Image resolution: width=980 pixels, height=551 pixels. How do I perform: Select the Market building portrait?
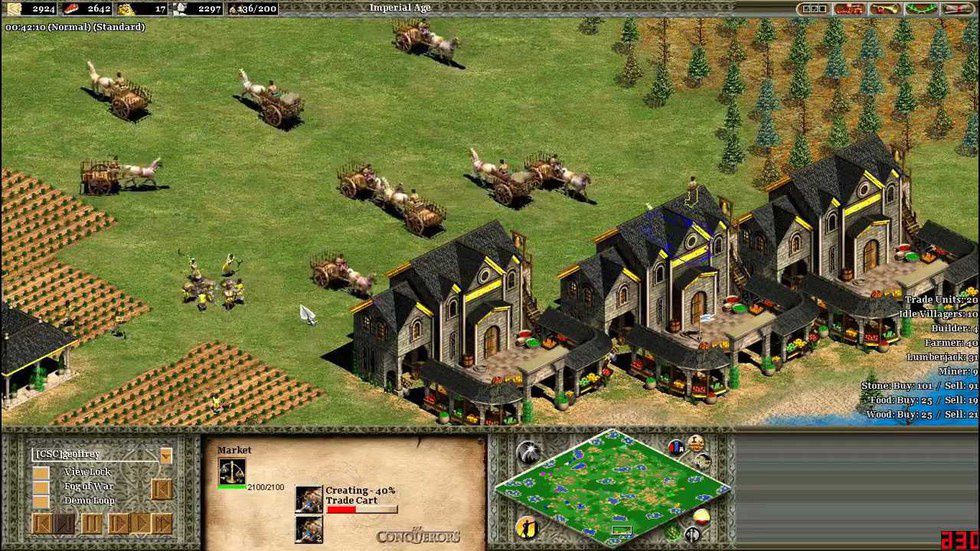[x=232, y=472]
